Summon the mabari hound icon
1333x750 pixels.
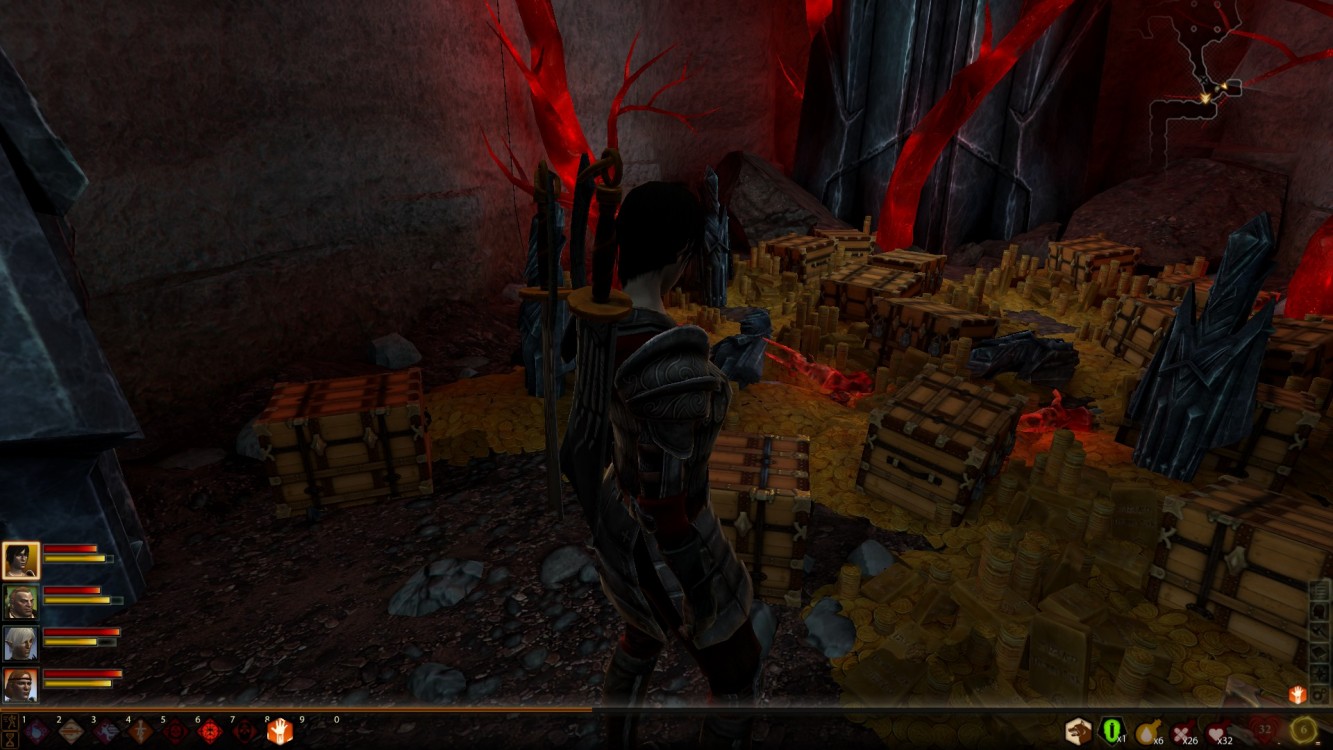[1078, 731]
